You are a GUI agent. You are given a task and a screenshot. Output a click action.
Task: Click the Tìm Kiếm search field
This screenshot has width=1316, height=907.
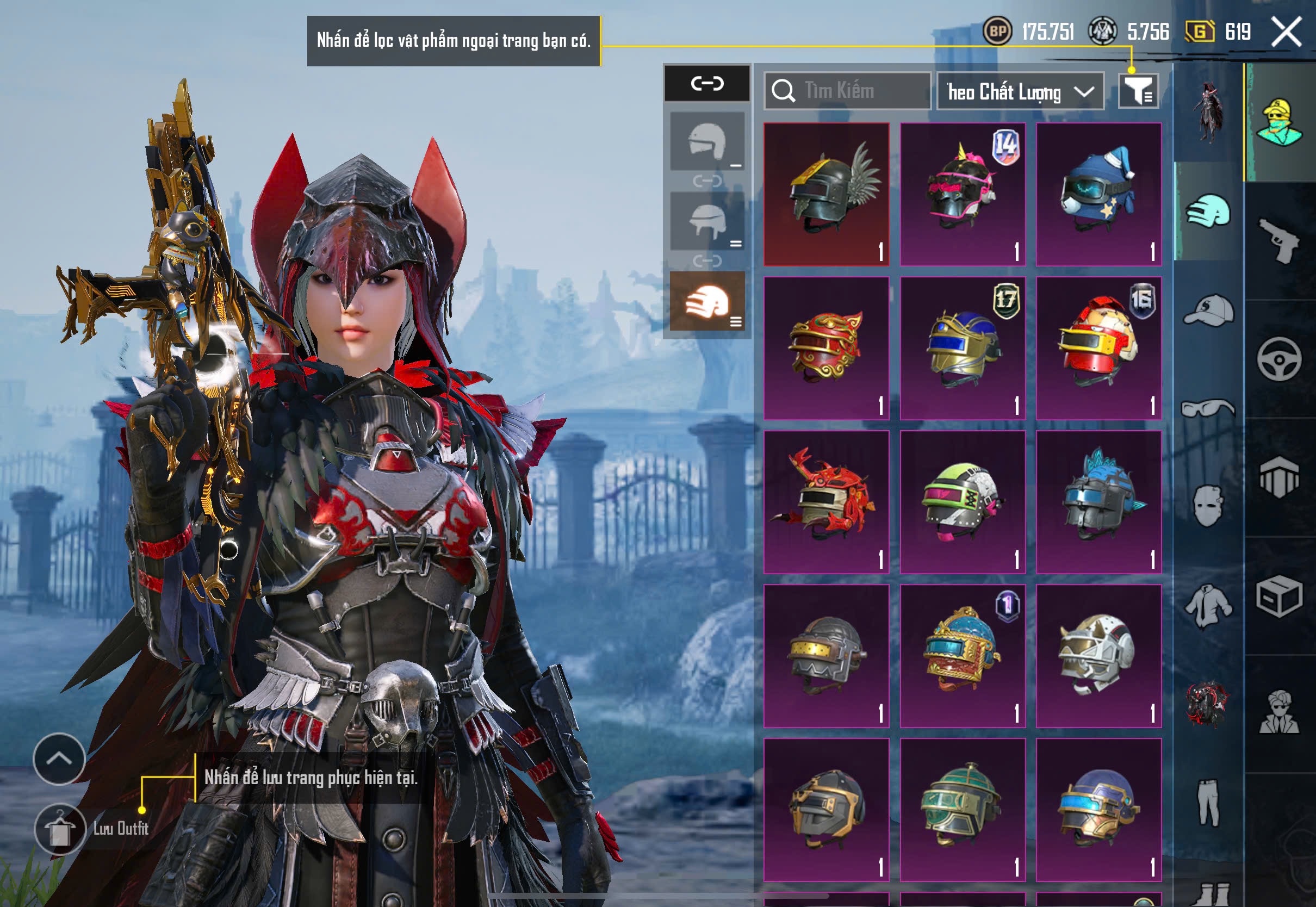(x=847, y=91)
